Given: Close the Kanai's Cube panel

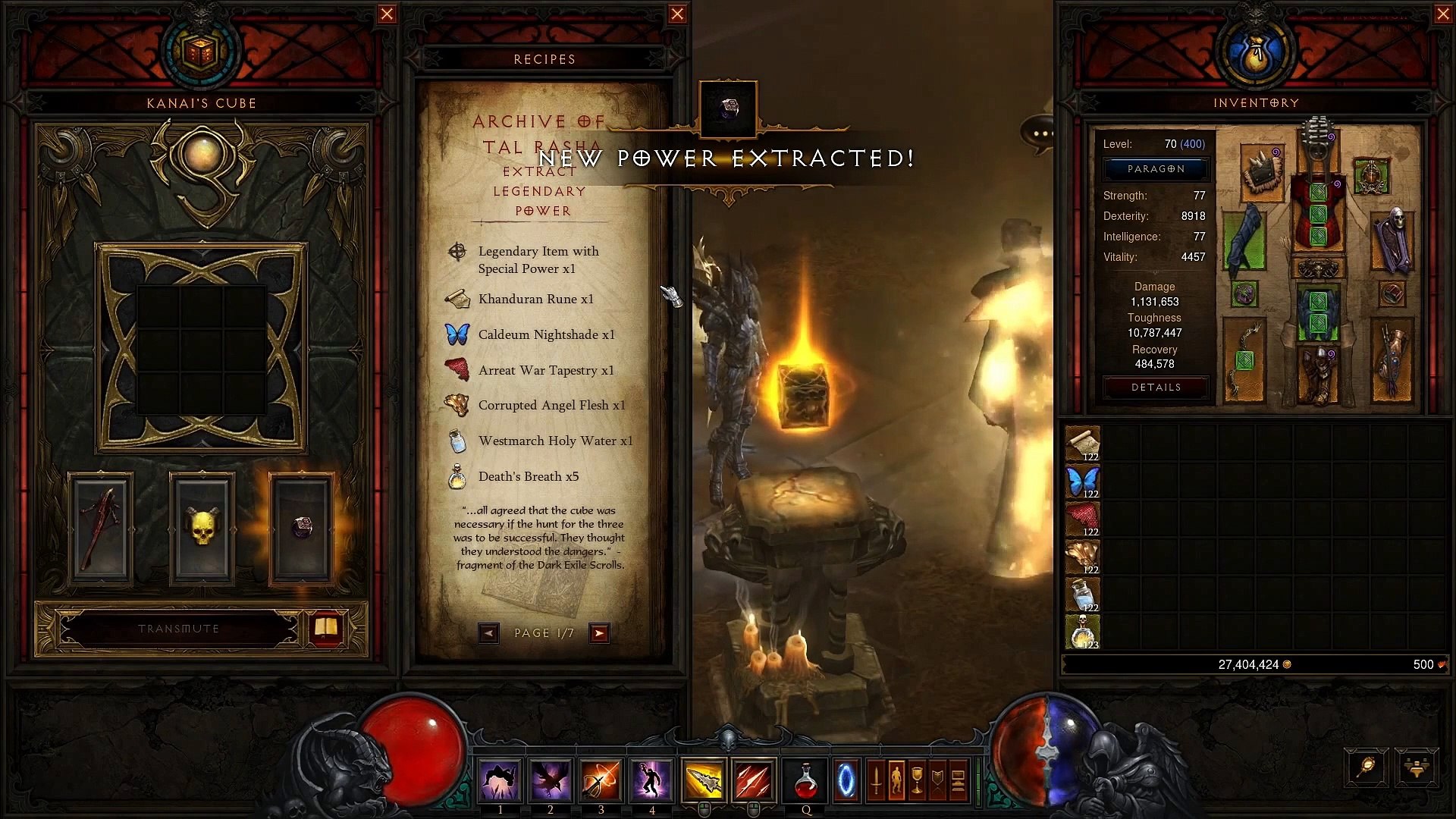Looking at the screenshot, I should pos(387,14).
